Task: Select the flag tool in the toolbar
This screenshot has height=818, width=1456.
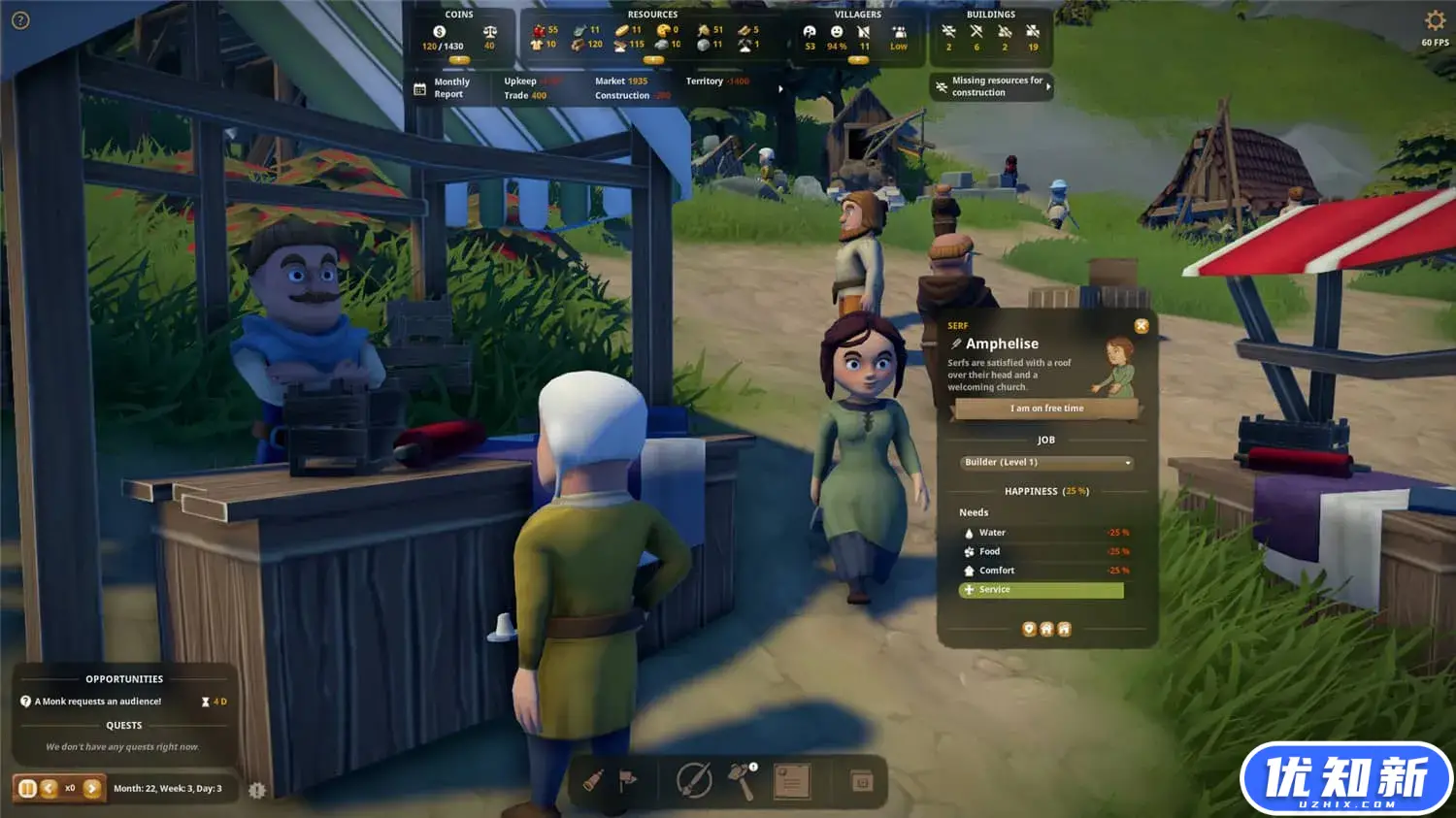Action: (628, 780)
